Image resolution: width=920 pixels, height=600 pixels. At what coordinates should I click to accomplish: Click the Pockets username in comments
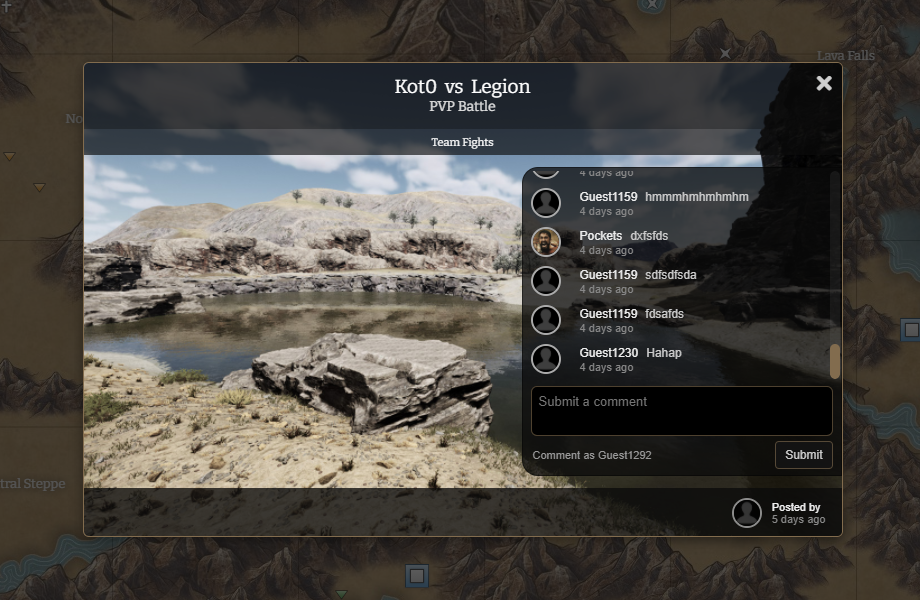tap(600, 236)
